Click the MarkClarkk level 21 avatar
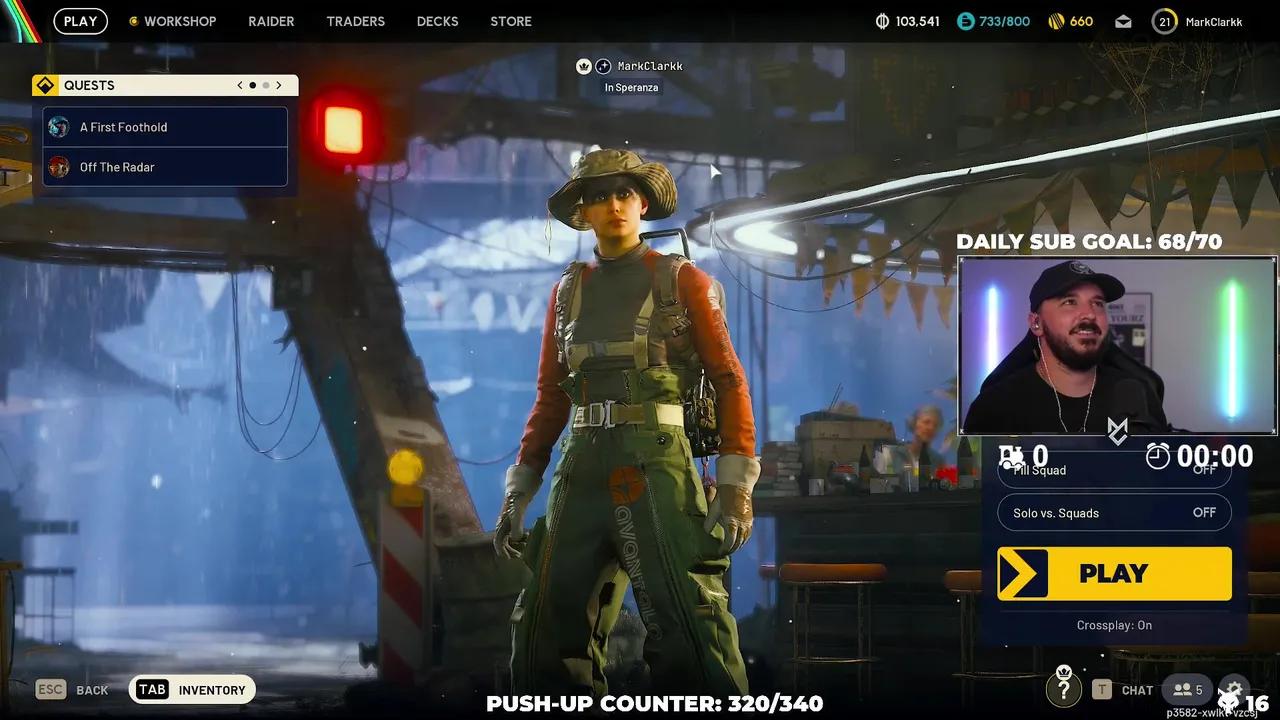The width and height of the screenshot is (1280, 720). coord(1165,21)
